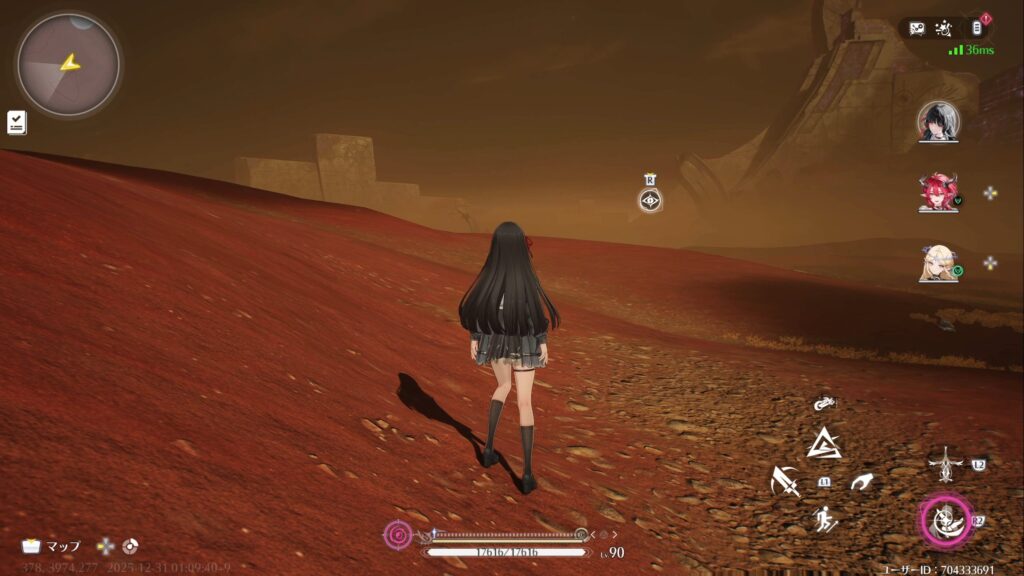Tap the running figure sprint icon
Screen dimensions: 1024x576
tap(825, 520)
